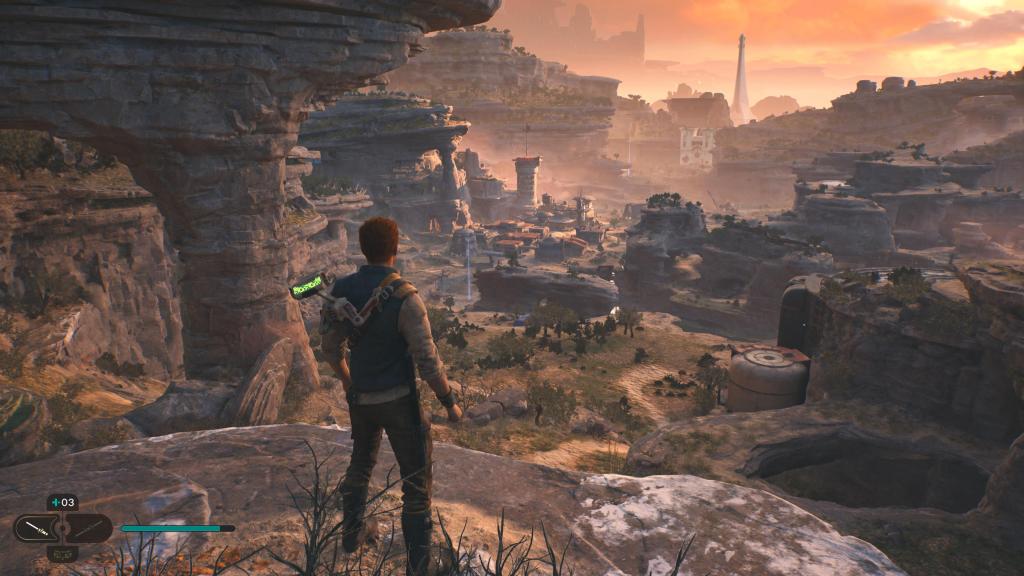Select the single-blade lightsaber stance
Image resolution: width=1024 pixels, height=576 pixels.
36,528
